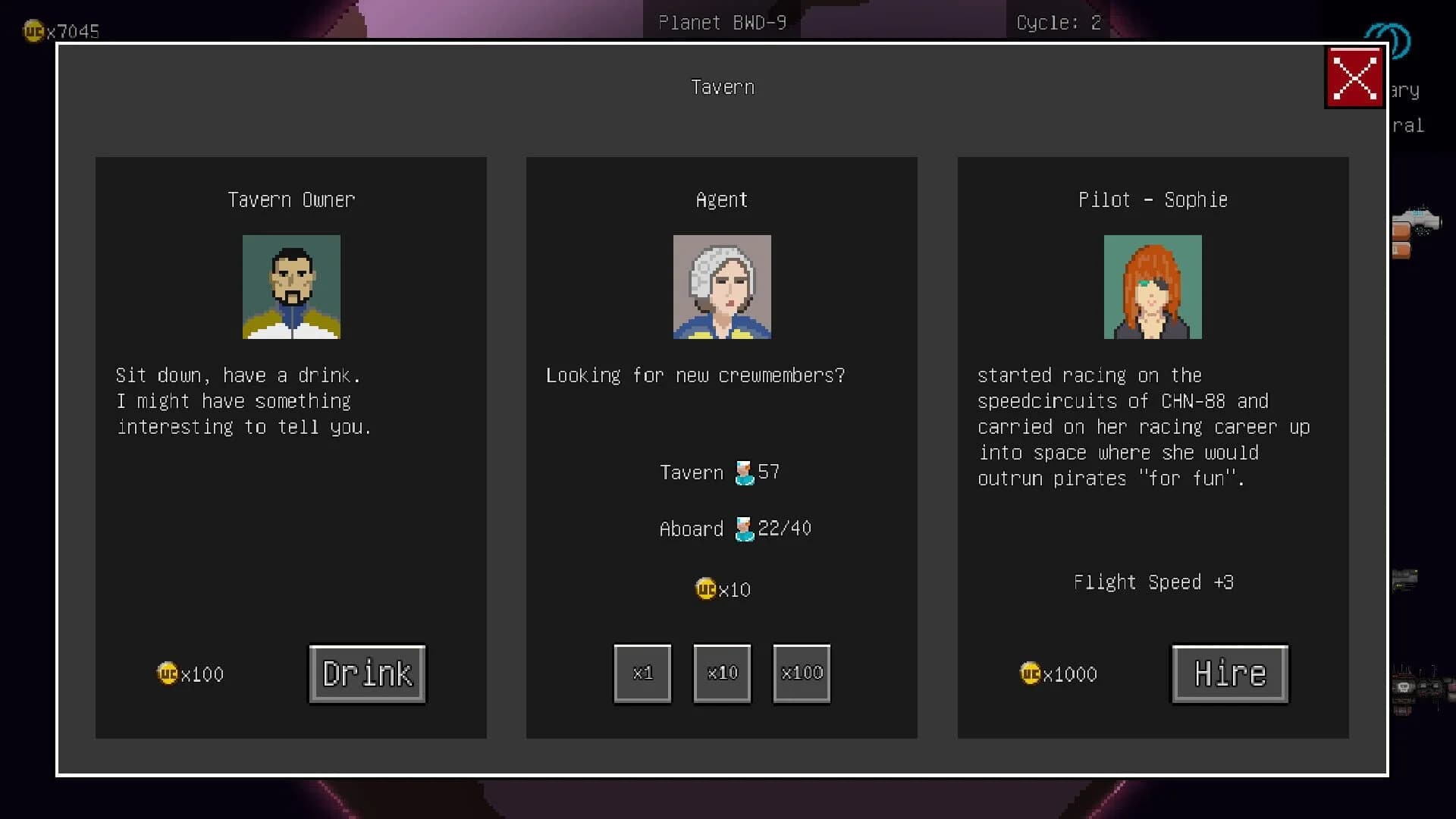Select the x1 recruit option

[642, 673]
